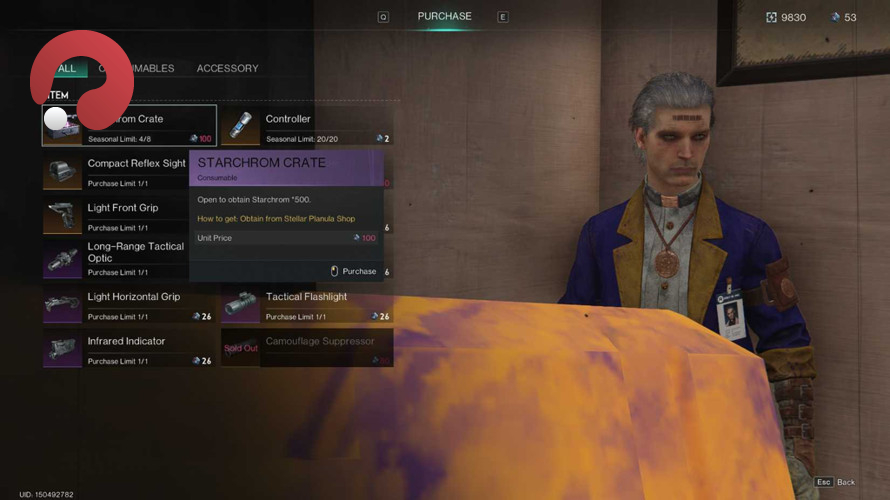Switch to the Accessory tab
The width and height of the screenshot is (890, 500).
point(227,68)
